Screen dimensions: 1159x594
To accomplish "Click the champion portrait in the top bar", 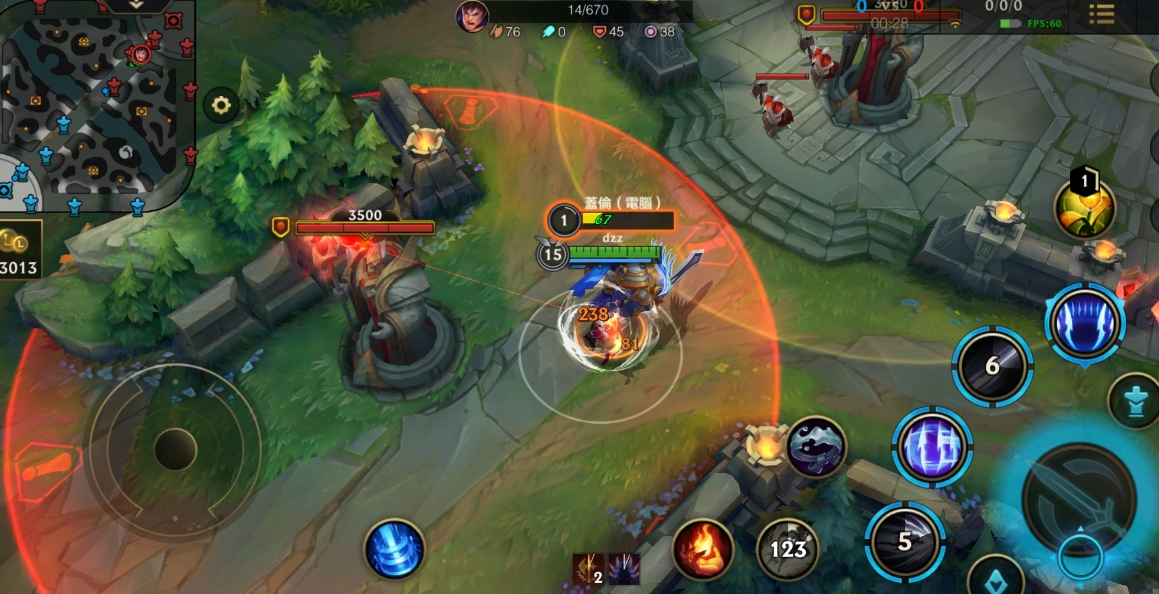I will tap(472, 15).
